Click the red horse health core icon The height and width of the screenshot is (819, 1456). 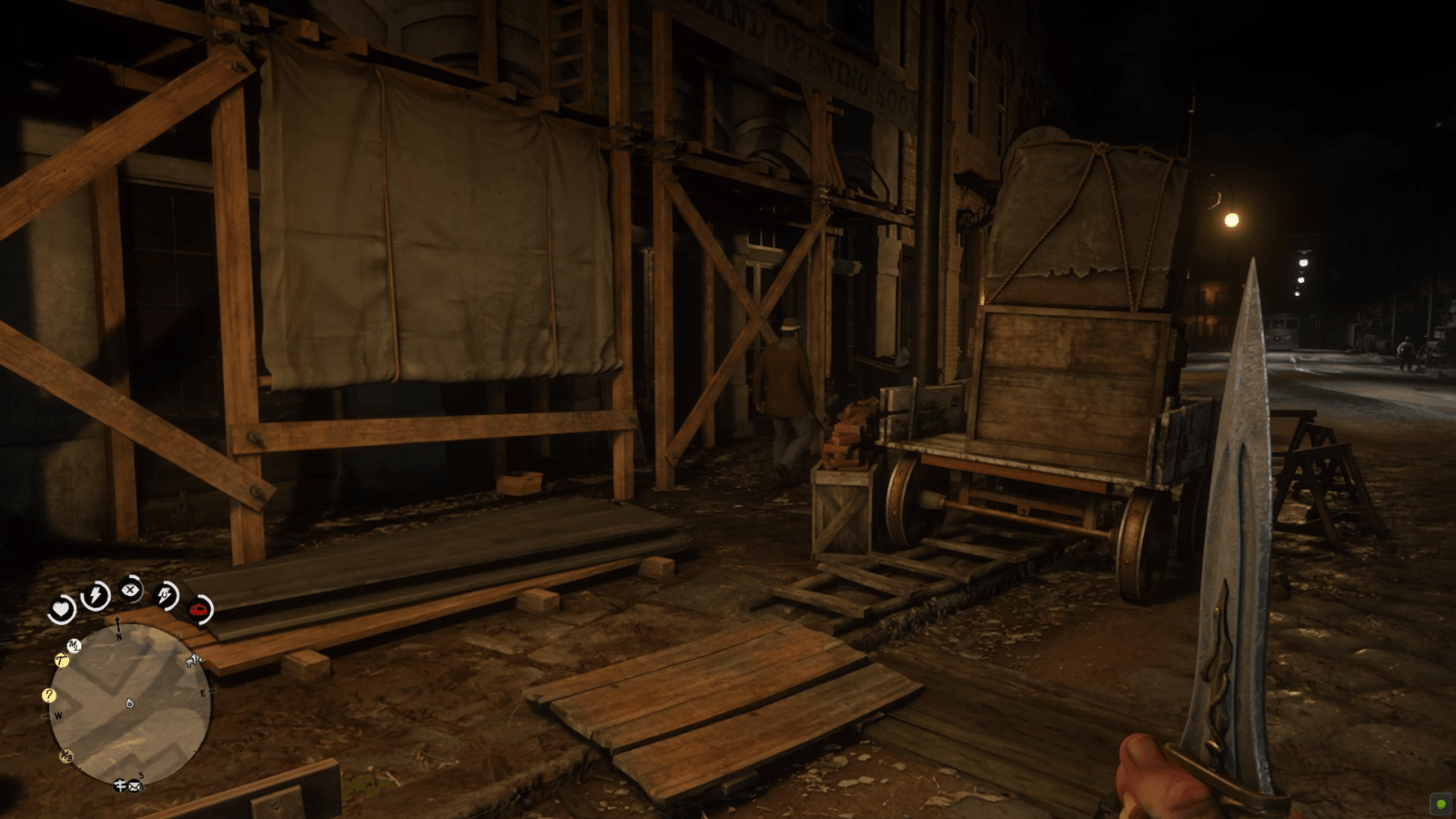pyautogui.click(x=198, y=609)
